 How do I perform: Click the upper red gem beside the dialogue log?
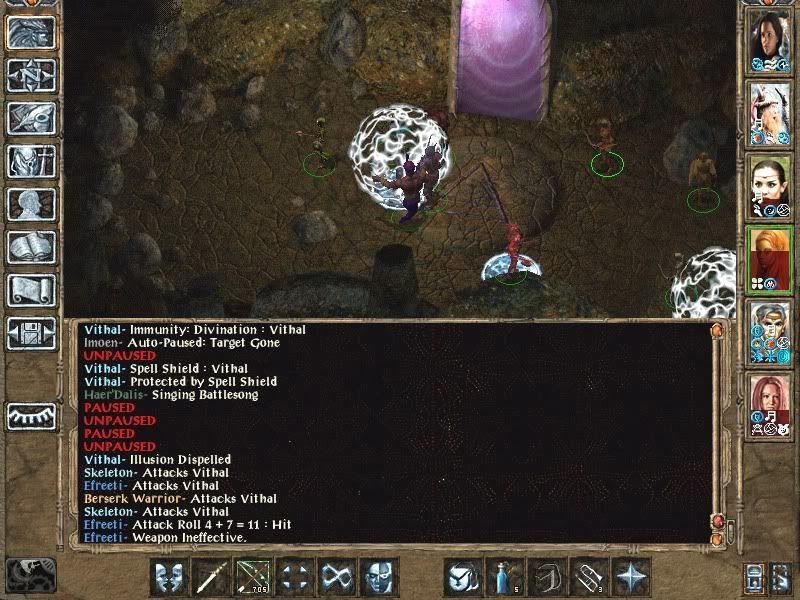tap(717, 521)
